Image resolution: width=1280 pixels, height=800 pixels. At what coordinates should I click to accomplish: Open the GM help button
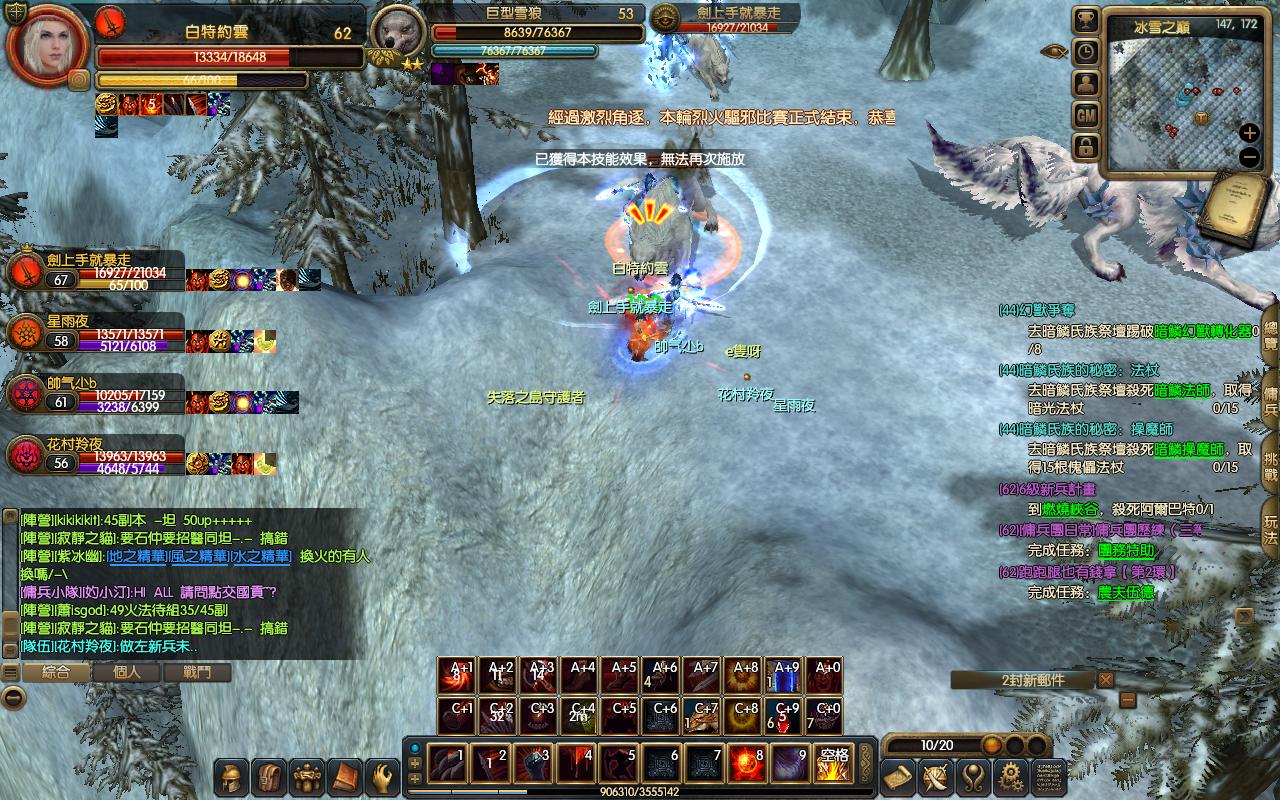[1086, 116]
